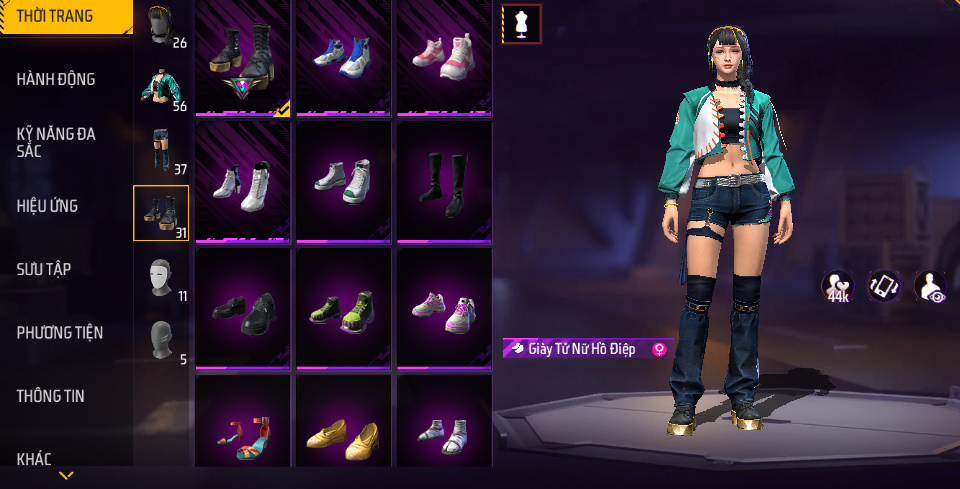
Task: Choose the gray balaclava category
Action: 161,339
